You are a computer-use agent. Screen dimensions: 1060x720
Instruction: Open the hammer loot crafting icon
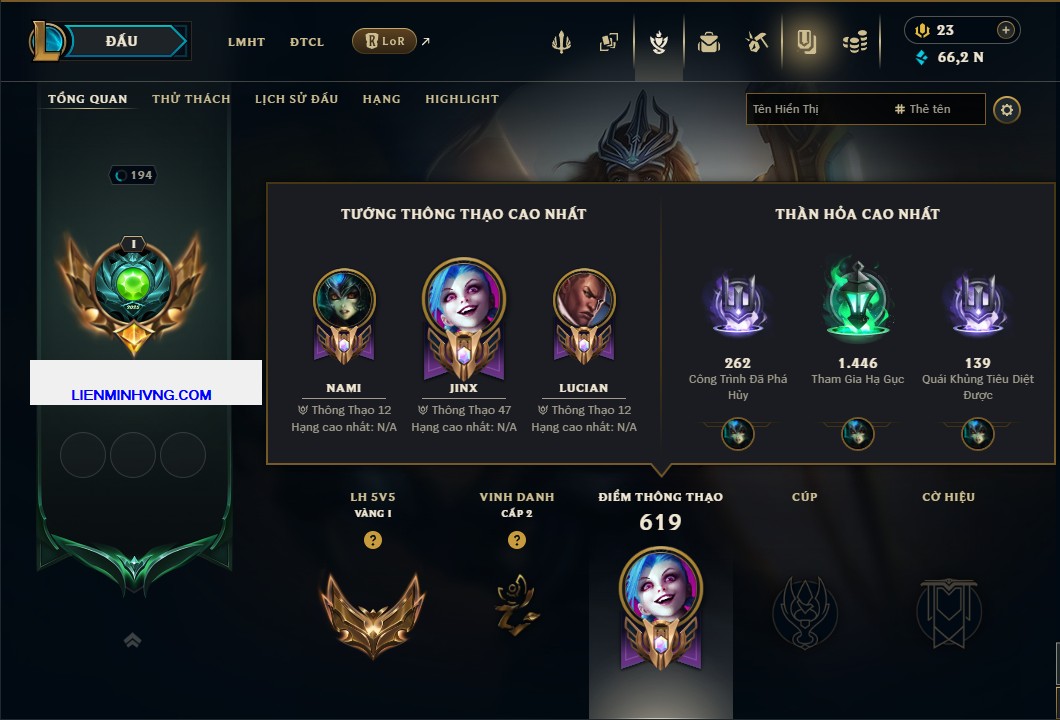click(757, 42)
